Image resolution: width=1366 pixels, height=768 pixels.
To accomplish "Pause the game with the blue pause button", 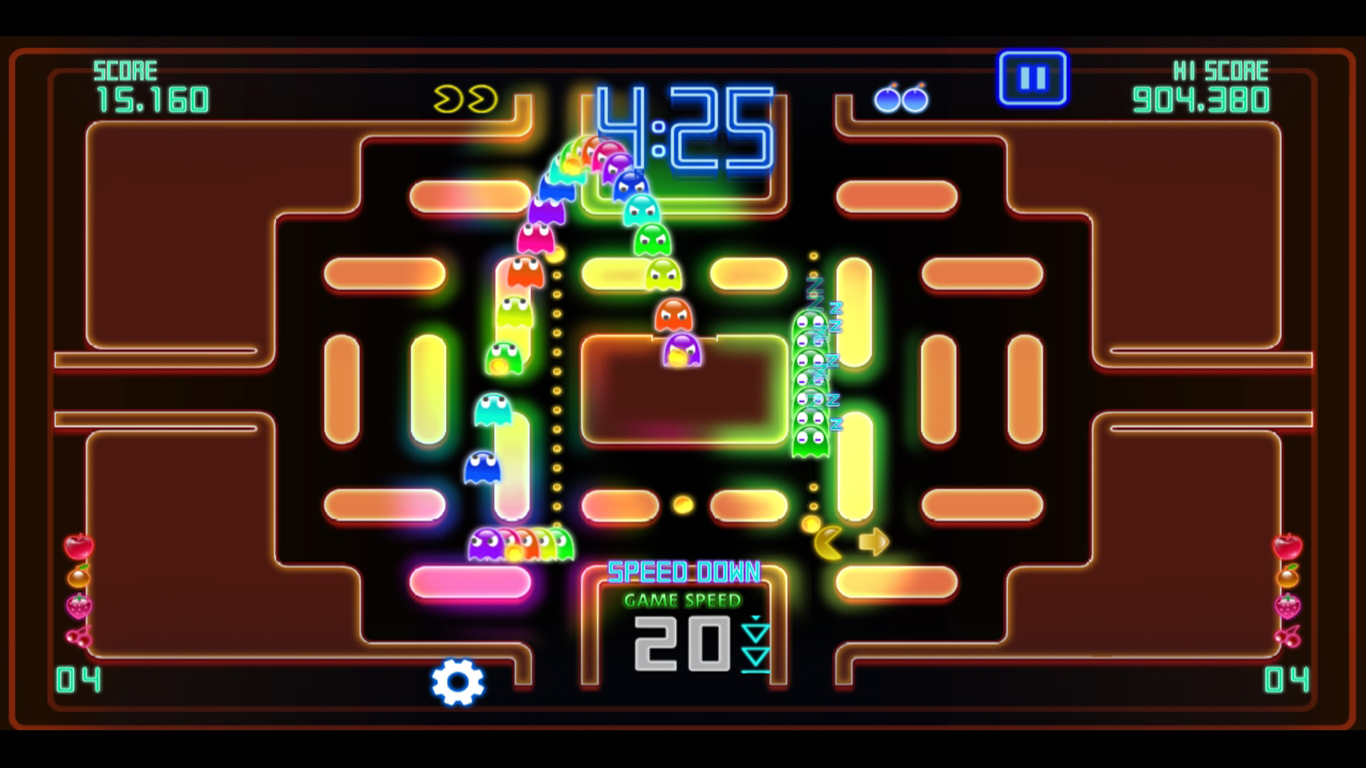I will (1032, 78).
